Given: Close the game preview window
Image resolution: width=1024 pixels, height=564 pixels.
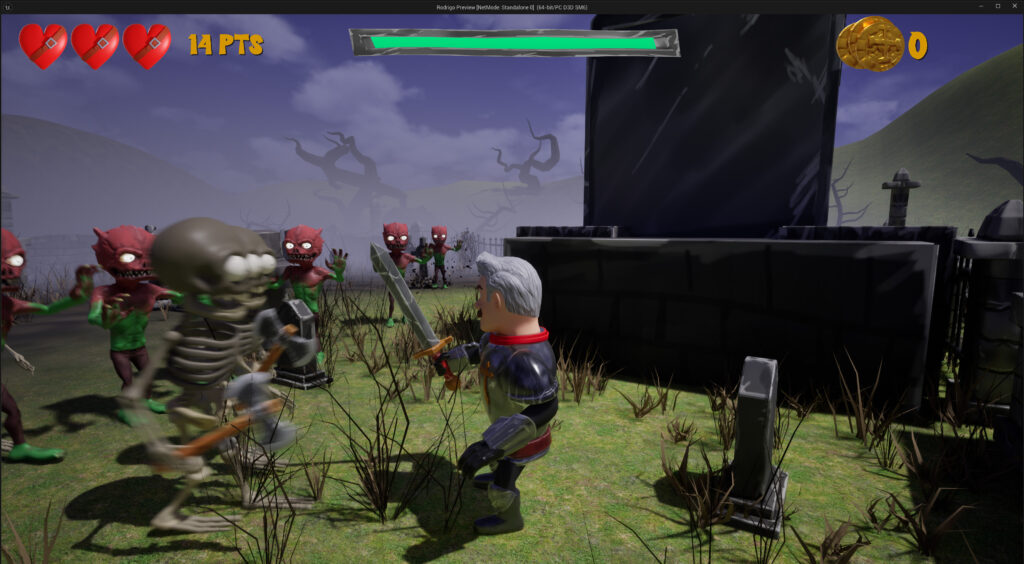Looking at the screenshot, I should click(x=1014, y=6).
